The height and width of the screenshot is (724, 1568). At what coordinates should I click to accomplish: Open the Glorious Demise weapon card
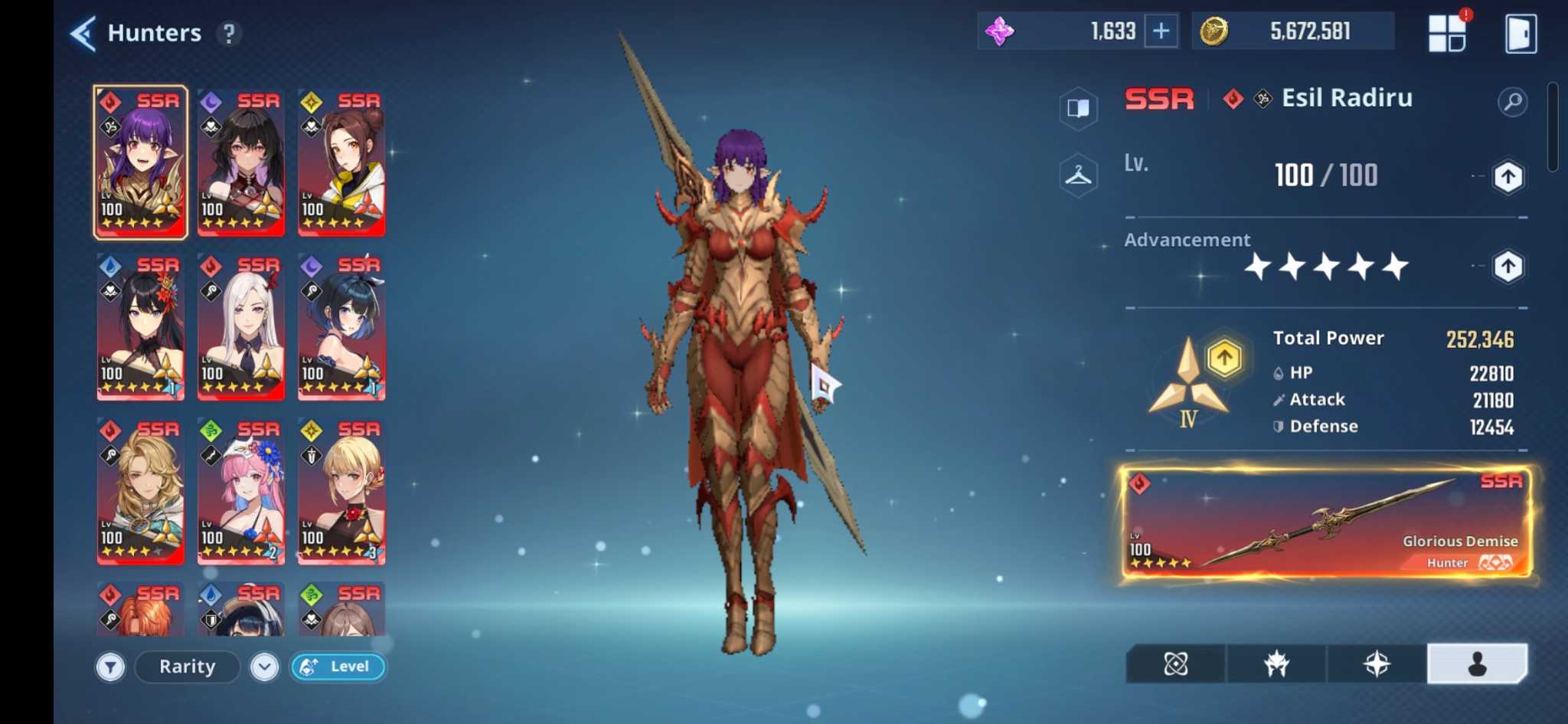[1325, 524]
